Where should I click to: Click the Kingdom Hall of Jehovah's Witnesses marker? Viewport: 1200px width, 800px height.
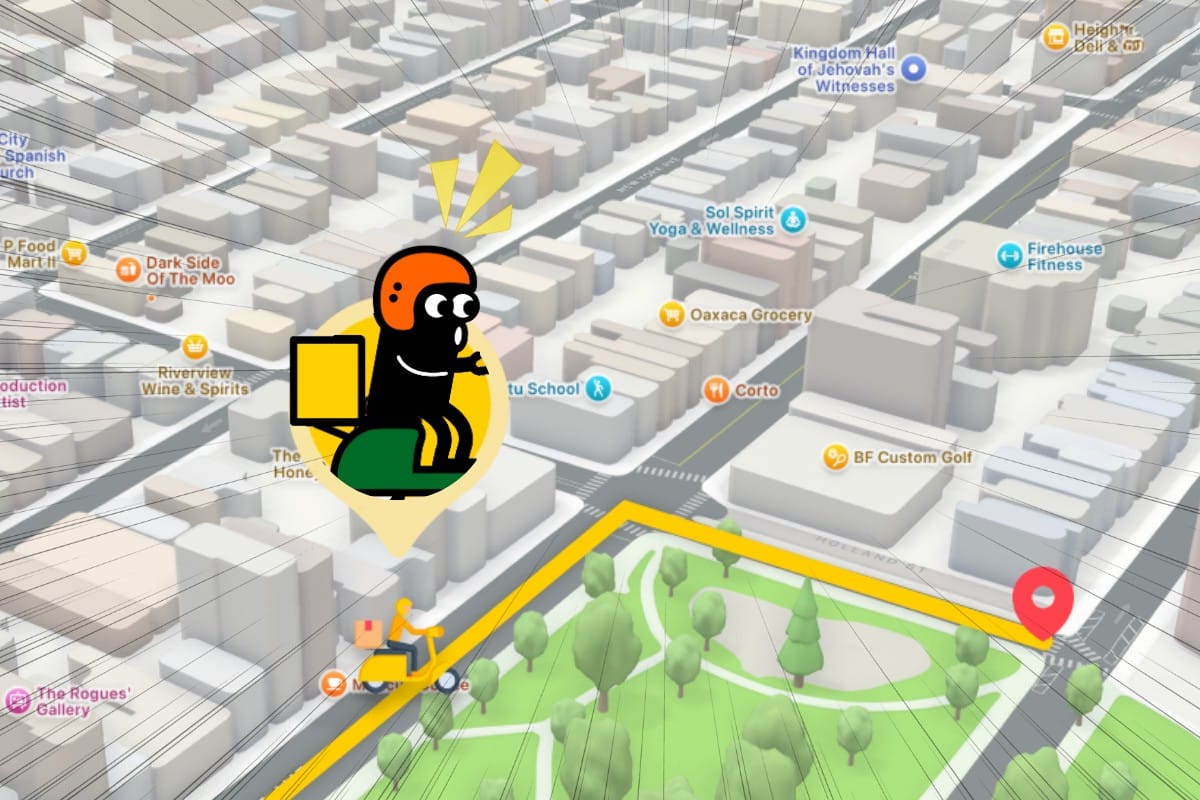point(911,68)
